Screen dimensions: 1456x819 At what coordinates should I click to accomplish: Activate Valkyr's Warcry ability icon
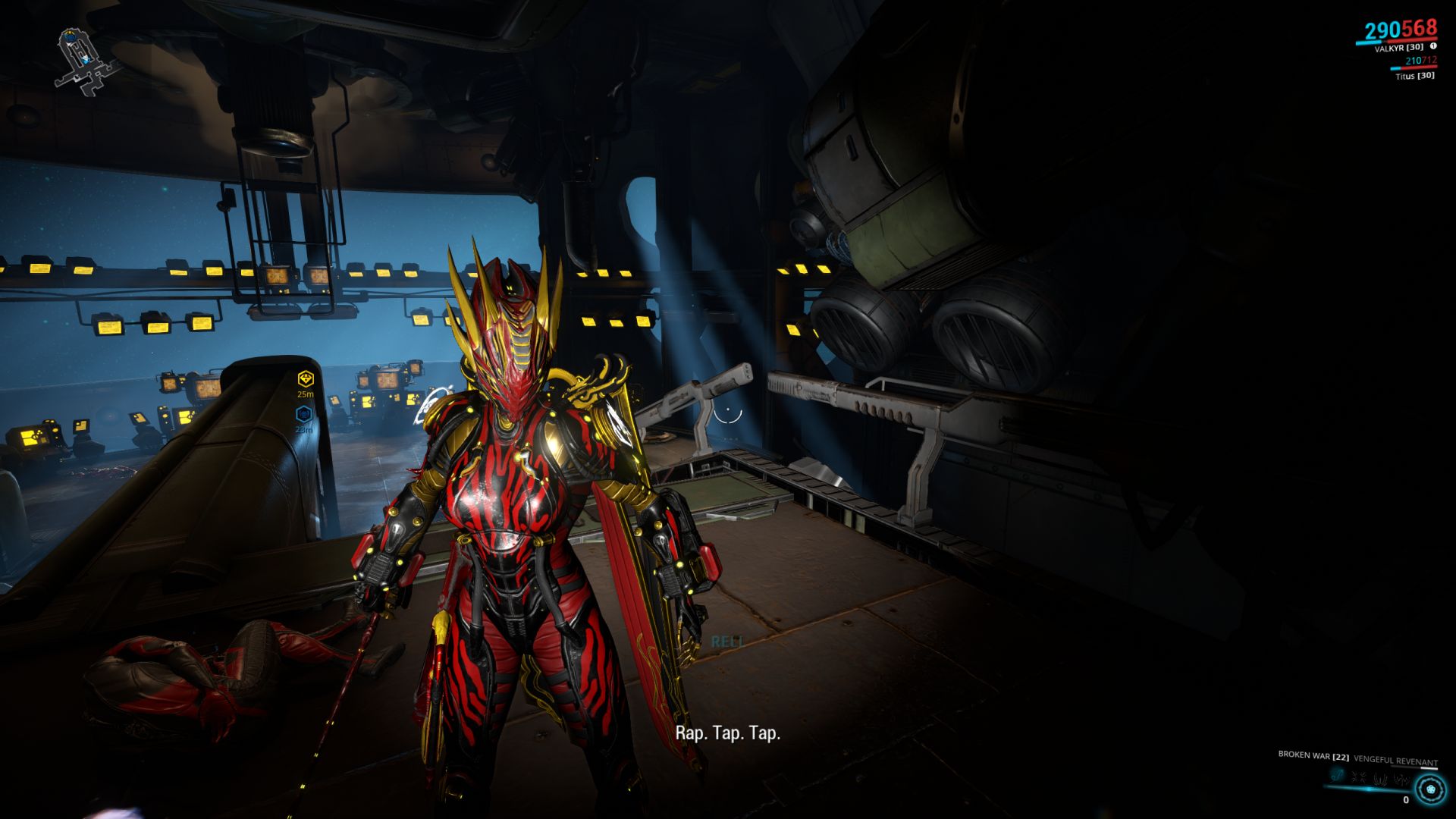point(1358,777)
